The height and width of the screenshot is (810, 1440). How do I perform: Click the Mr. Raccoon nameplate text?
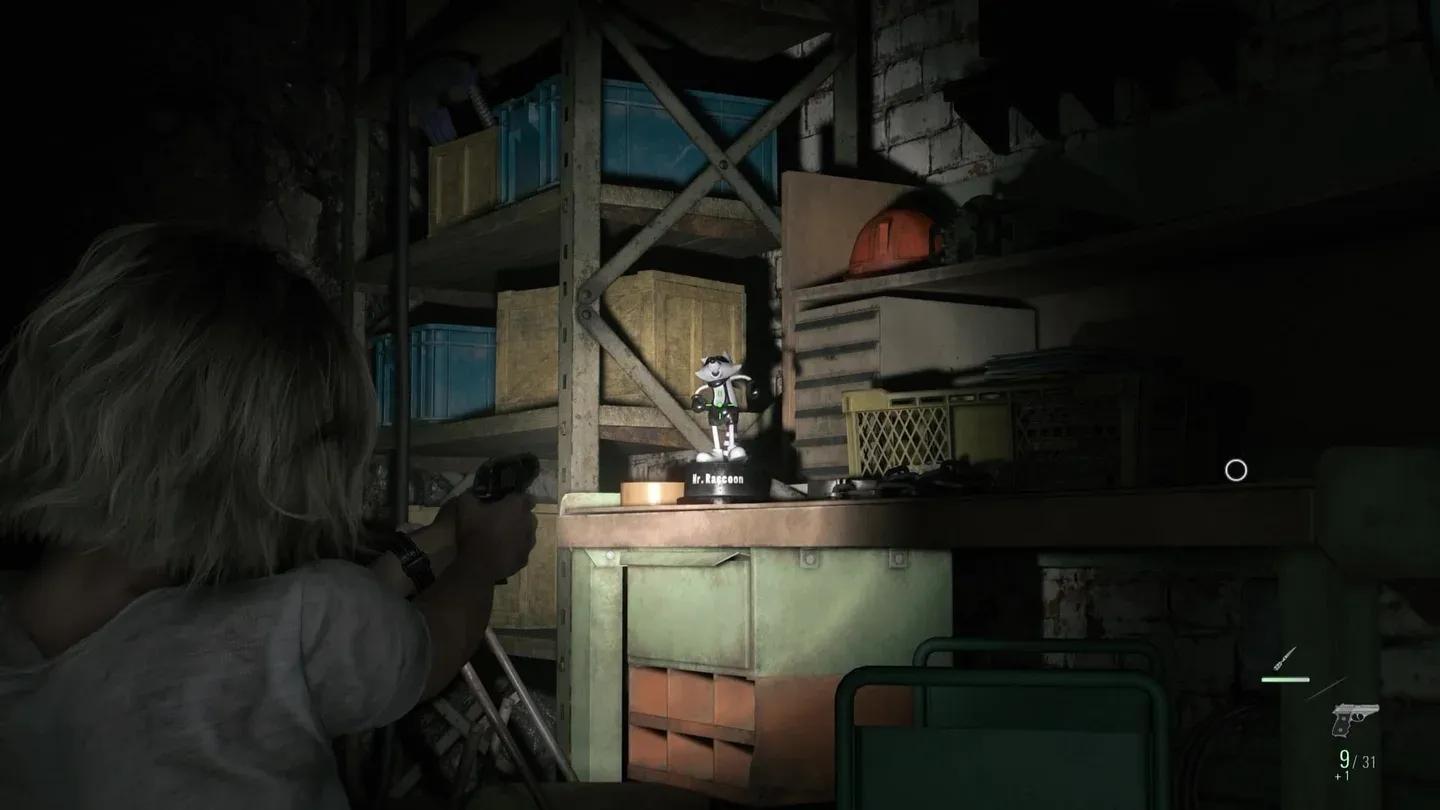point(717,479)
